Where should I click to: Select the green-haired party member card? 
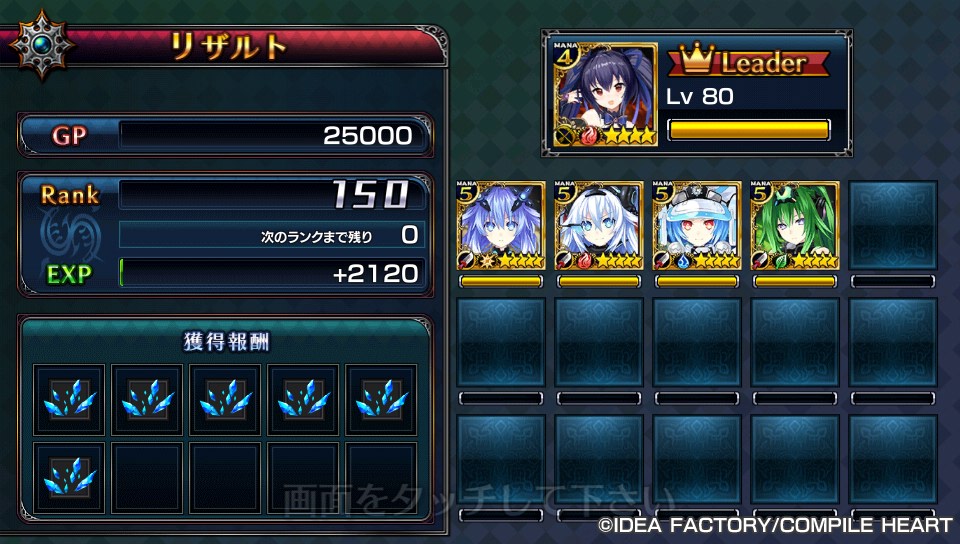795,226
